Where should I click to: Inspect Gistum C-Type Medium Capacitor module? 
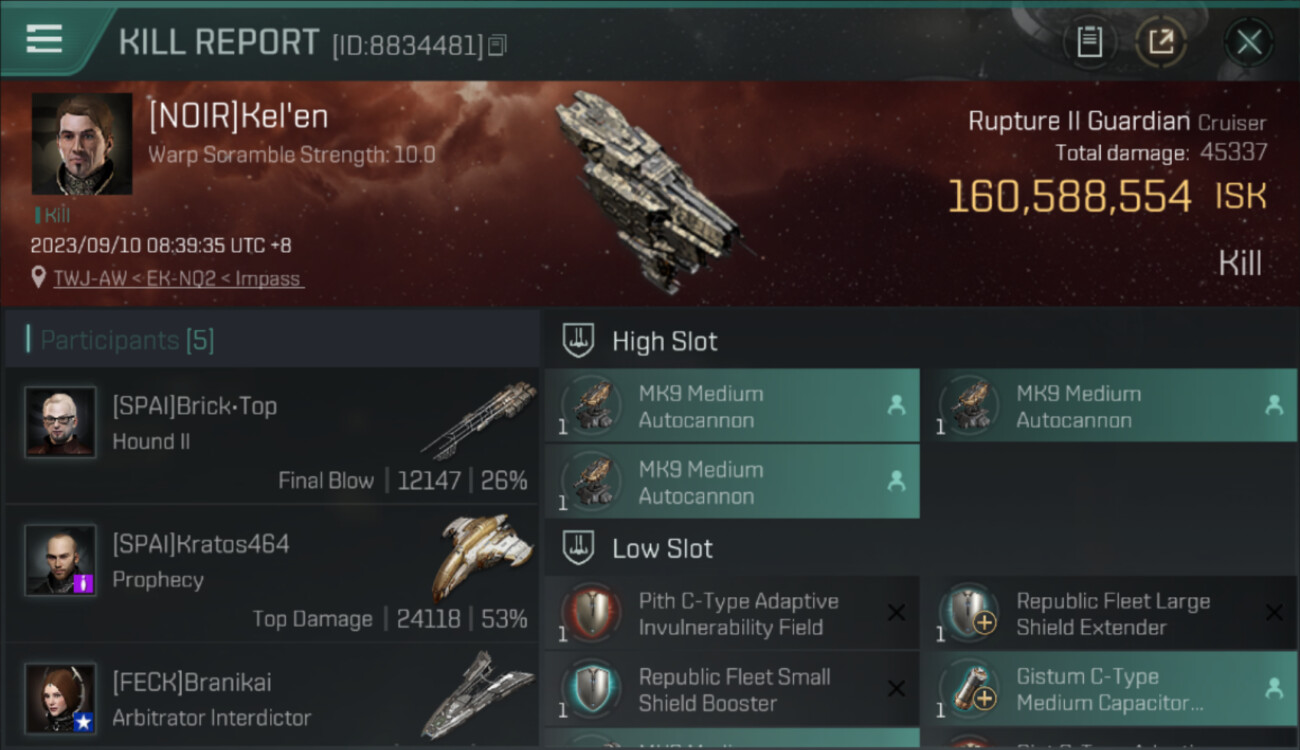pos(1110,690)
